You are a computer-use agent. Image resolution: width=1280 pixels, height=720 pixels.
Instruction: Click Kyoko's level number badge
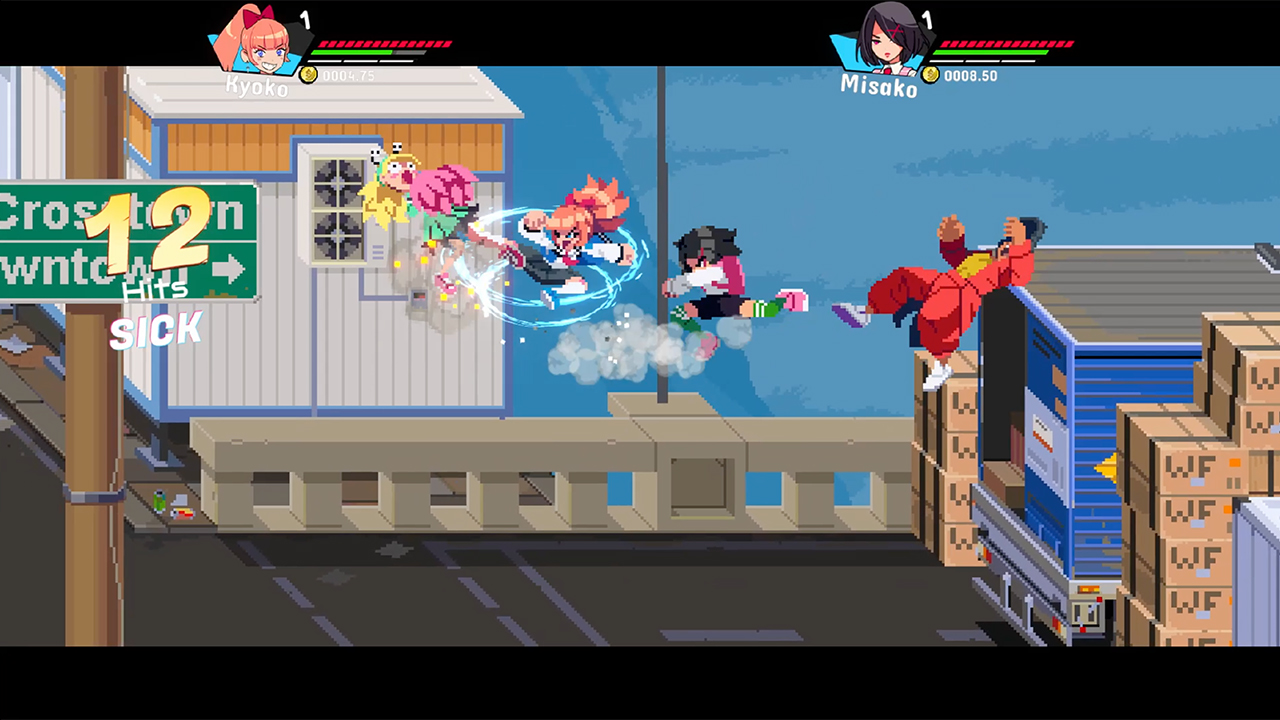(305, 20)
